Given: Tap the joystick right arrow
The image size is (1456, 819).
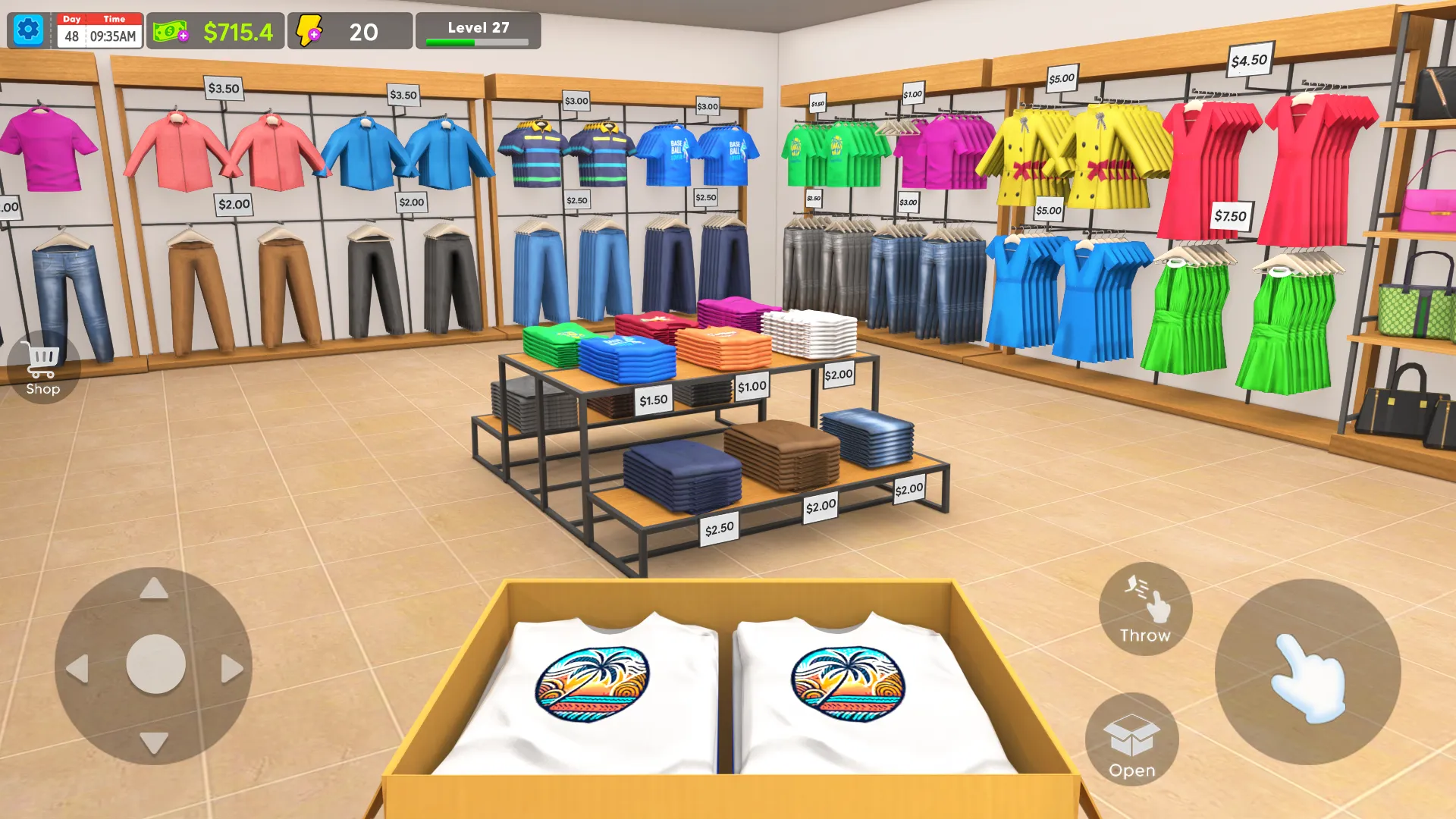Looking at the screenshot, I should tap(231, 669).
